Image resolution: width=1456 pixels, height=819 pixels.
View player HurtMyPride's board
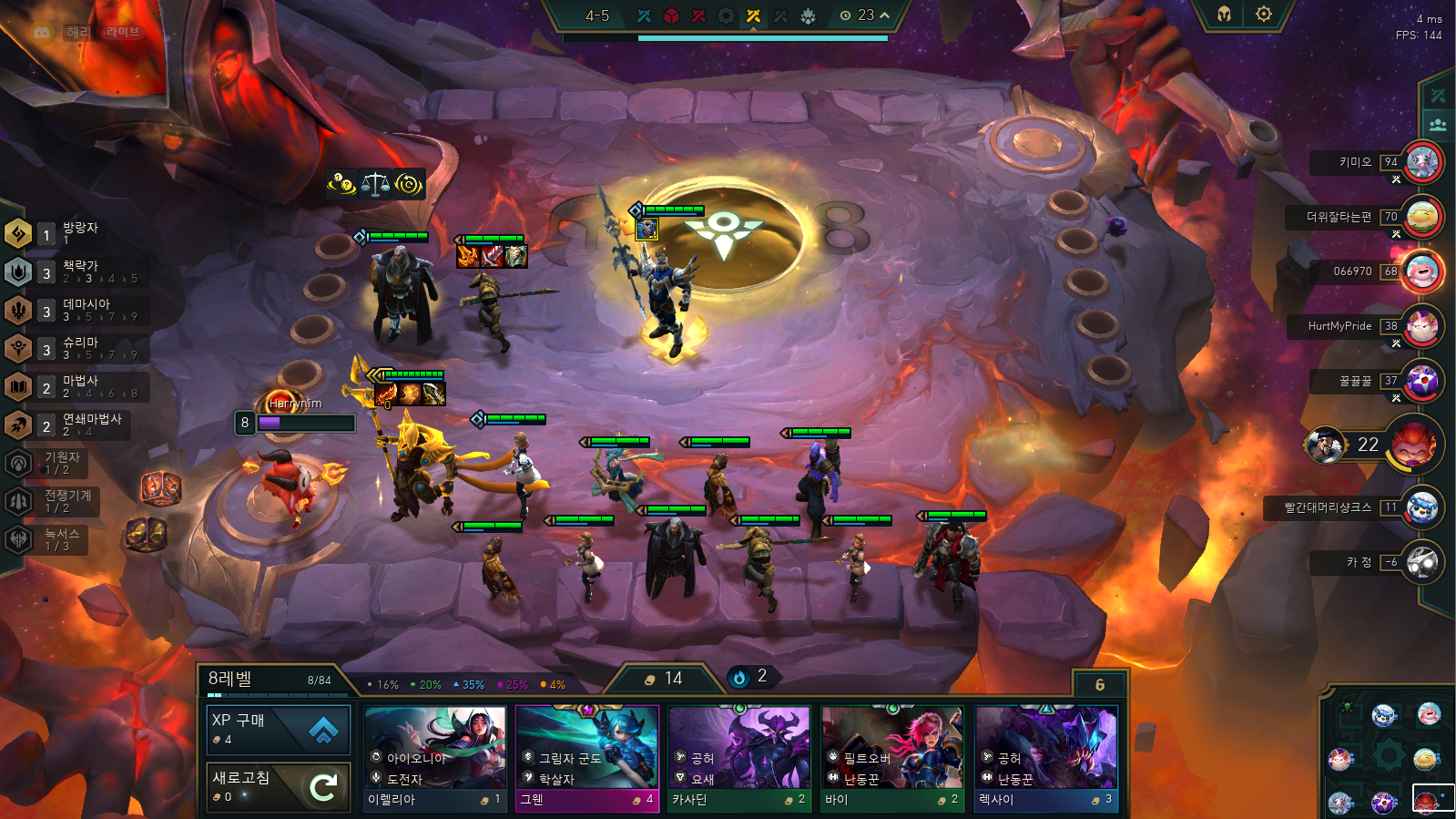[1421, 326]
